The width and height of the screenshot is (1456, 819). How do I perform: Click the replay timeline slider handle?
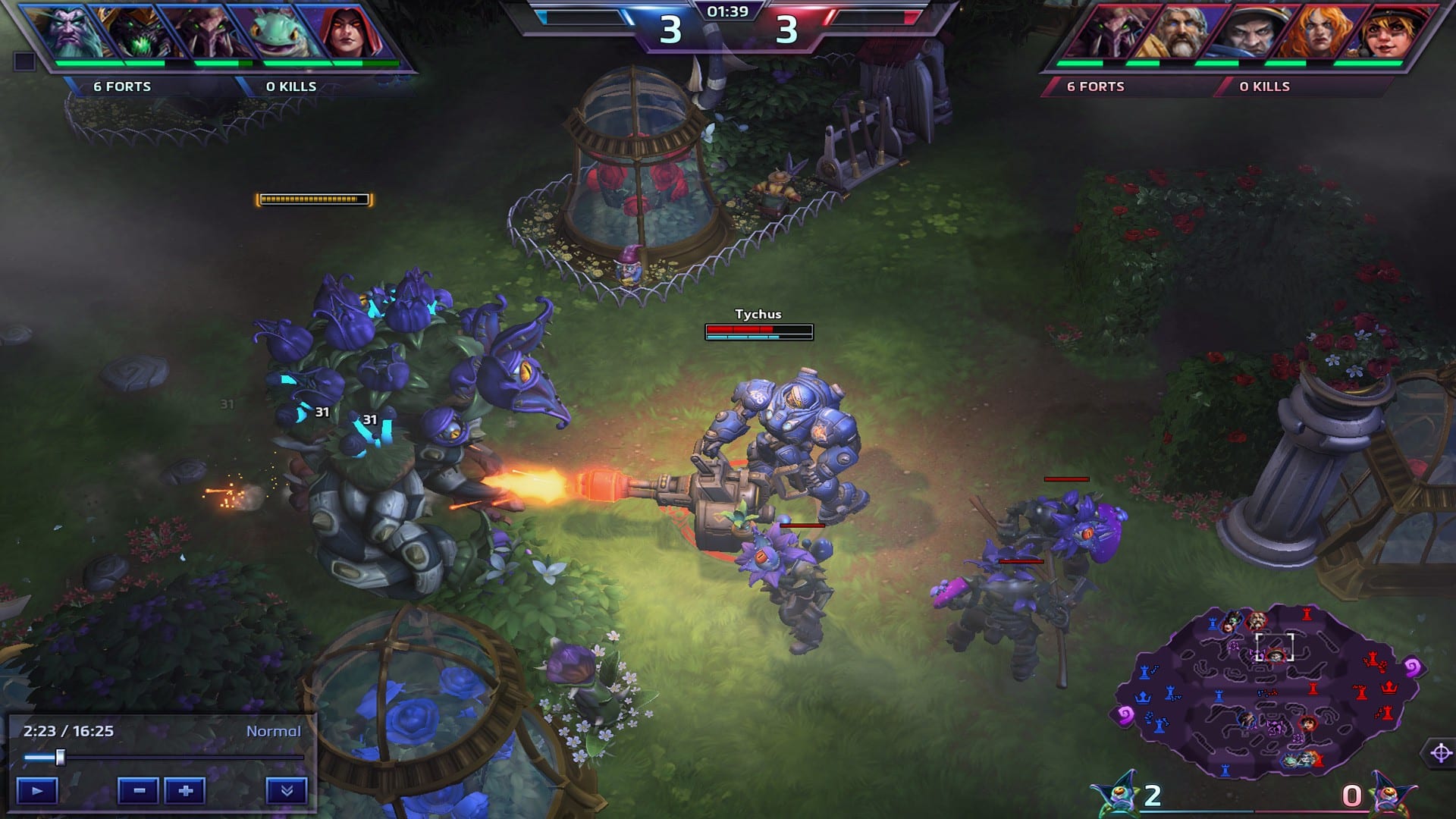click(x=60, y=757)
